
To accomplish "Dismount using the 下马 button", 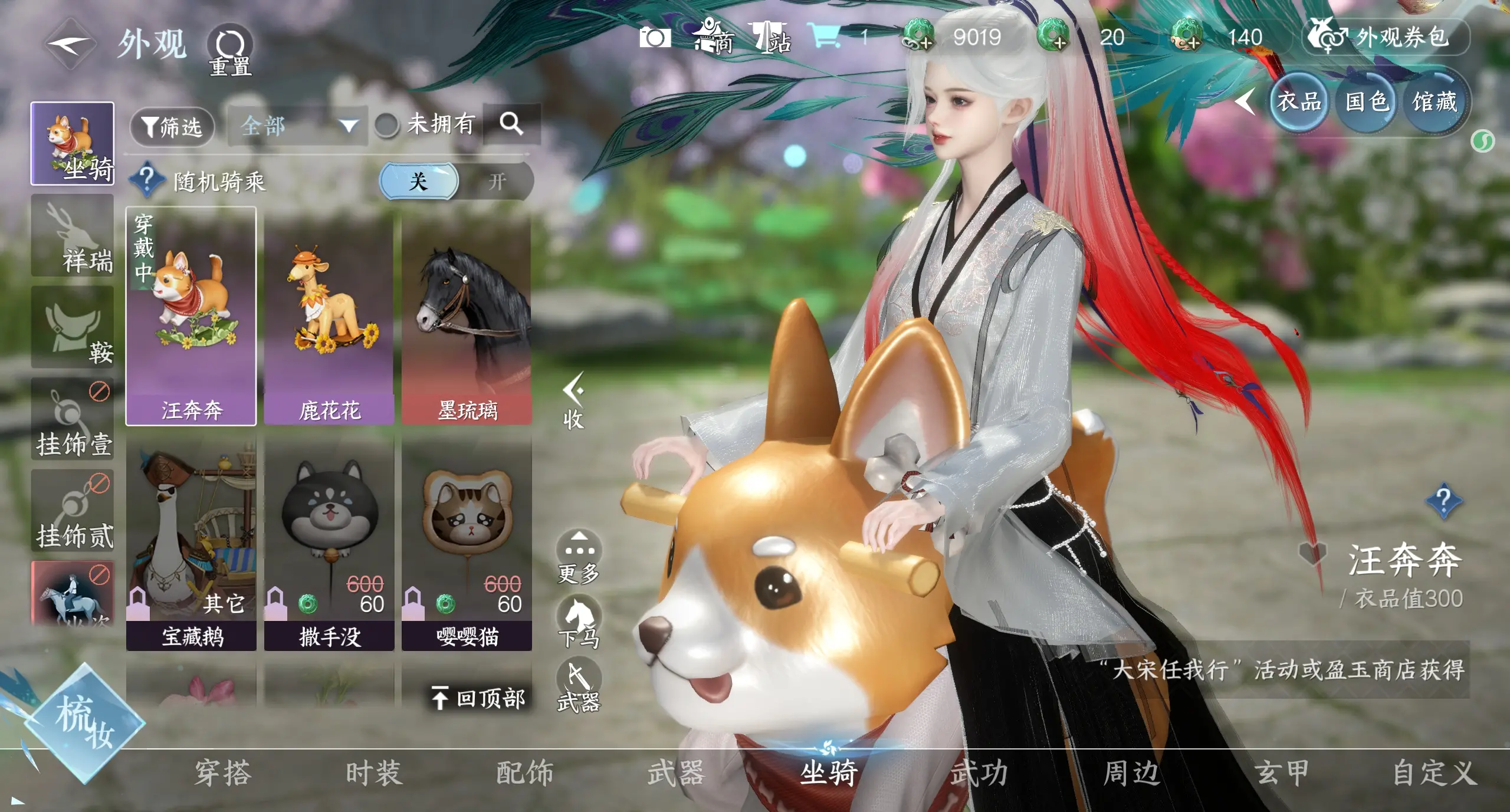I will [x=579, y=622].
